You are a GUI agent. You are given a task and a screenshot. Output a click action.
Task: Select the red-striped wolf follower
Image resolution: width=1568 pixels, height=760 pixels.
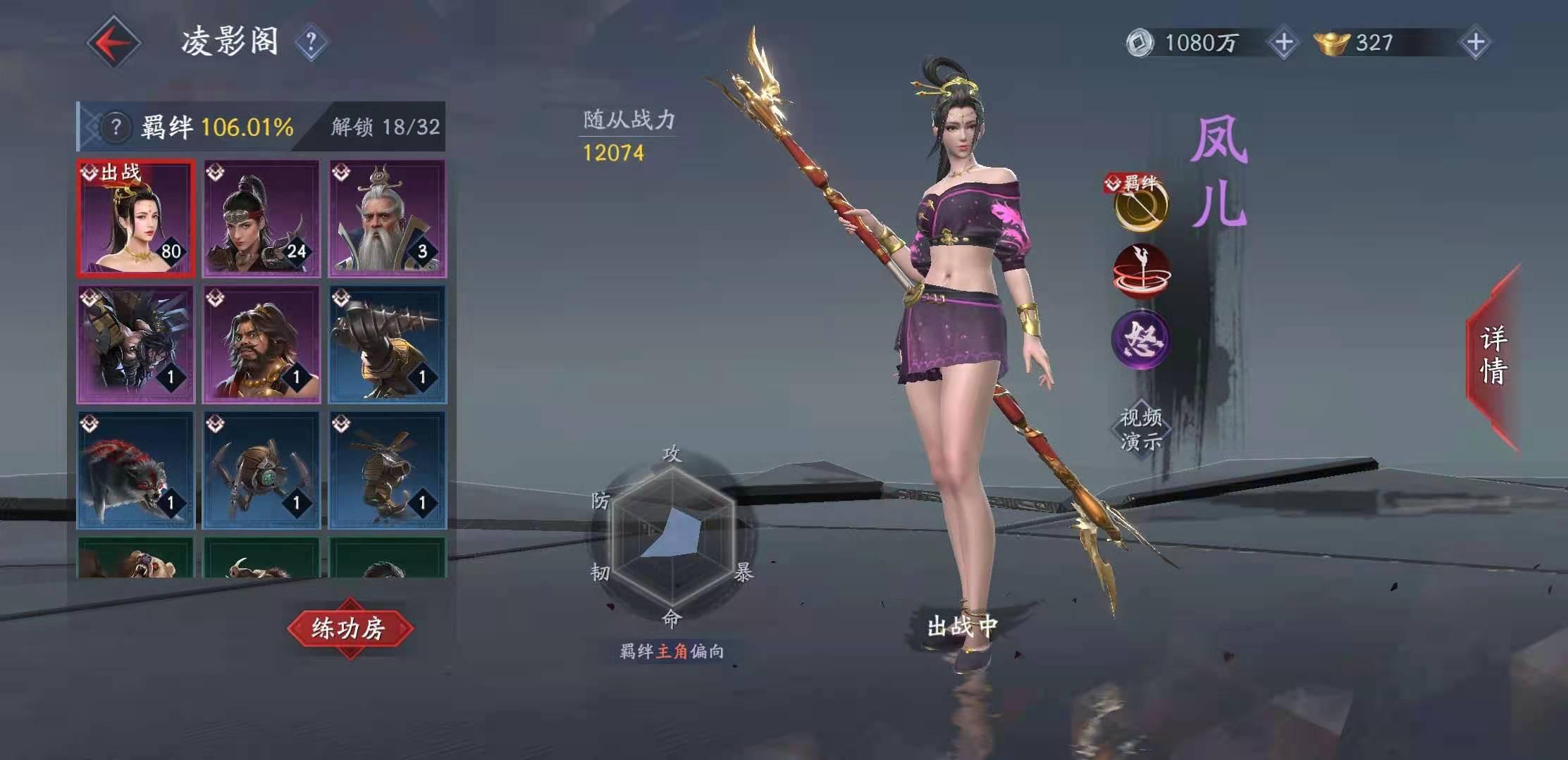pyautogui.click(x=135, y=470)
